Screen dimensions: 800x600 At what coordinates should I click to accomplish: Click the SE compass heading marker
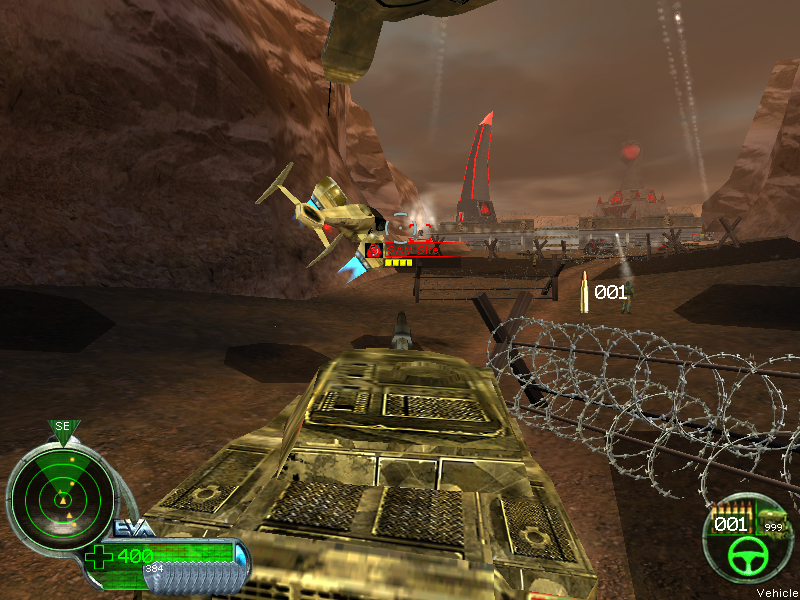coord(63,427)
